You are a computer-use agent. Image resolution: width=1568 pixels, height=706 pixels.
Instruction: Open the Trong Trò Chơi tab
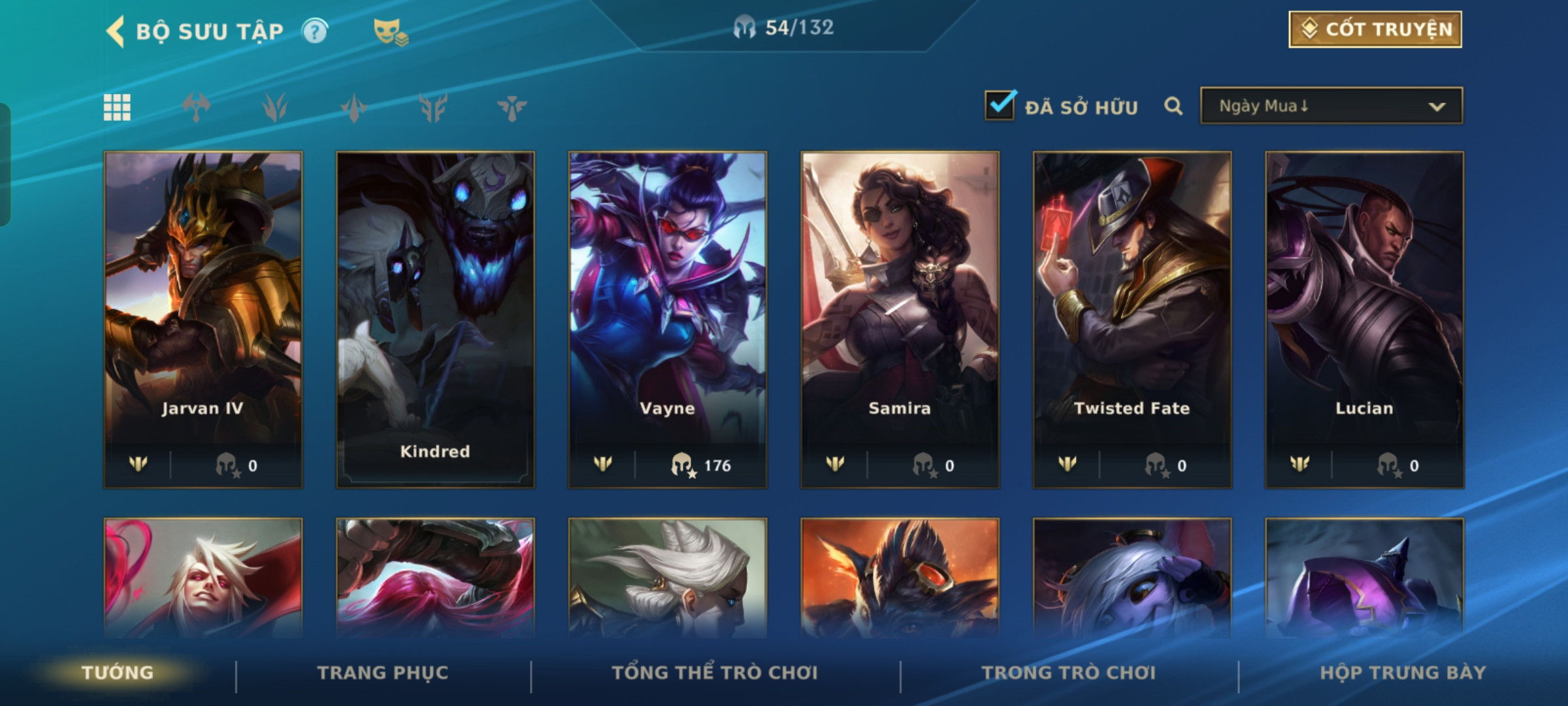coord(1068,673)
